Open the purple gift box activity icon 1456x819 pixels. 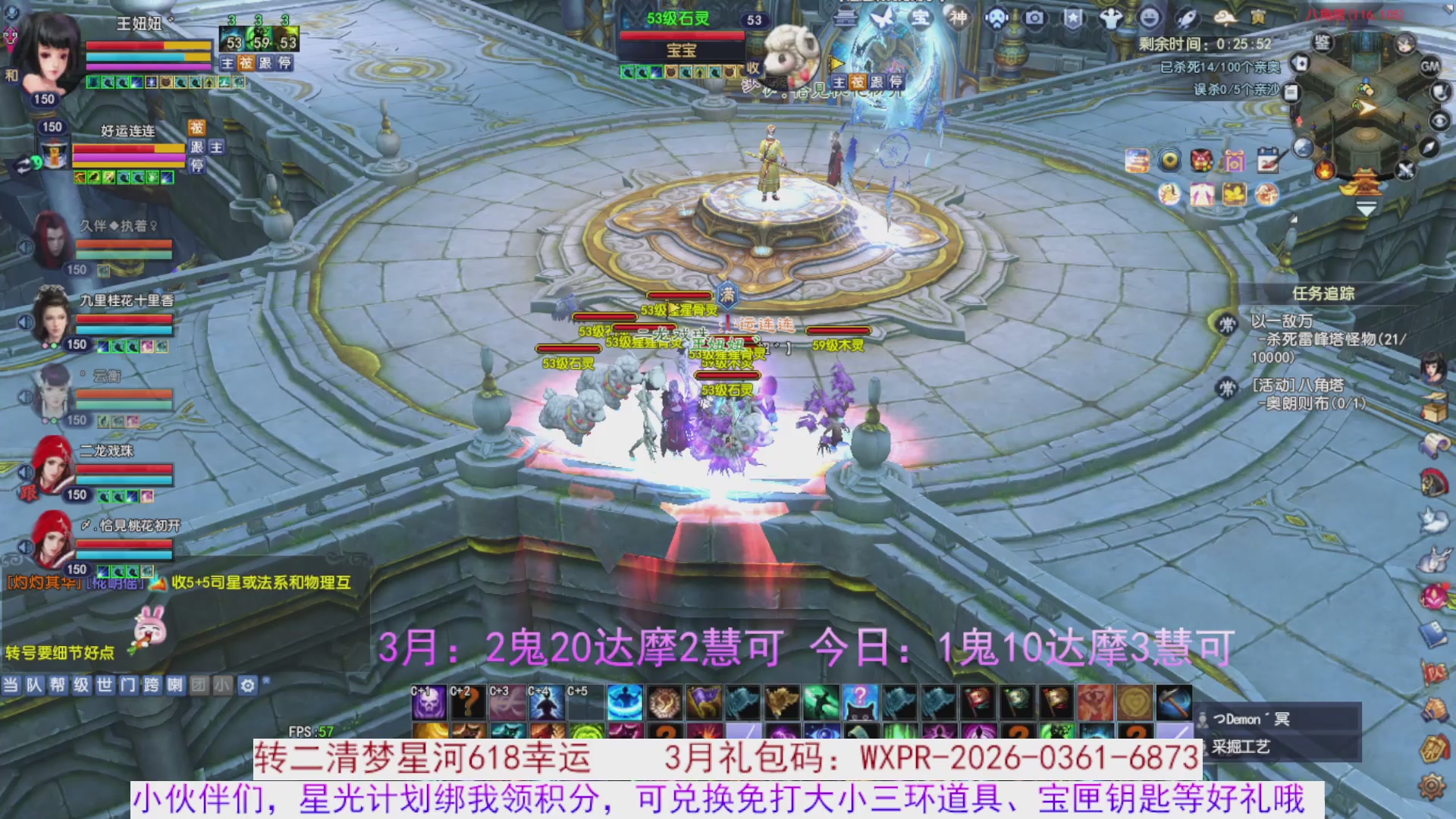pyautogui.click(x=1235, y=161)
